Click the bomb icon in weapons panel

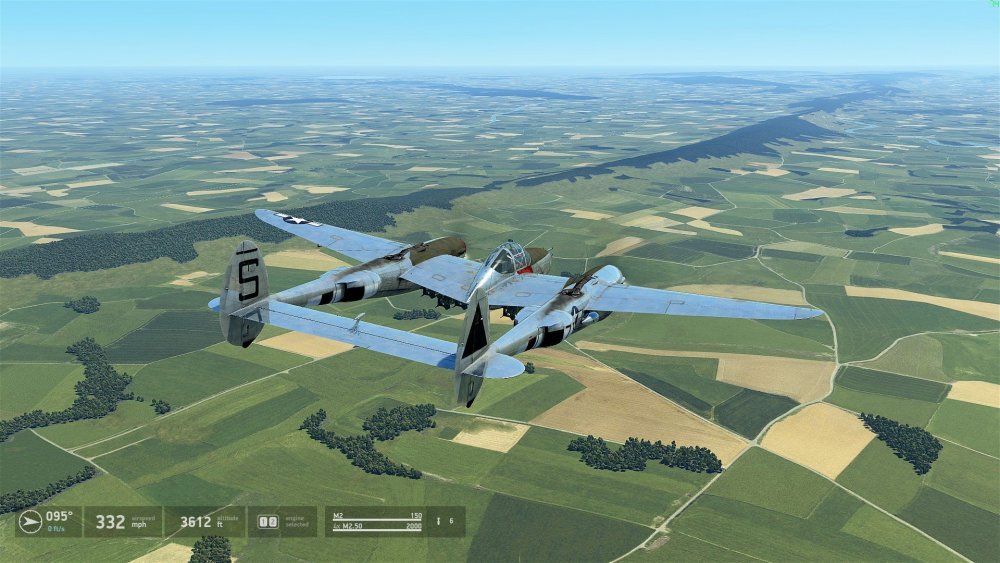click(437, 521)
